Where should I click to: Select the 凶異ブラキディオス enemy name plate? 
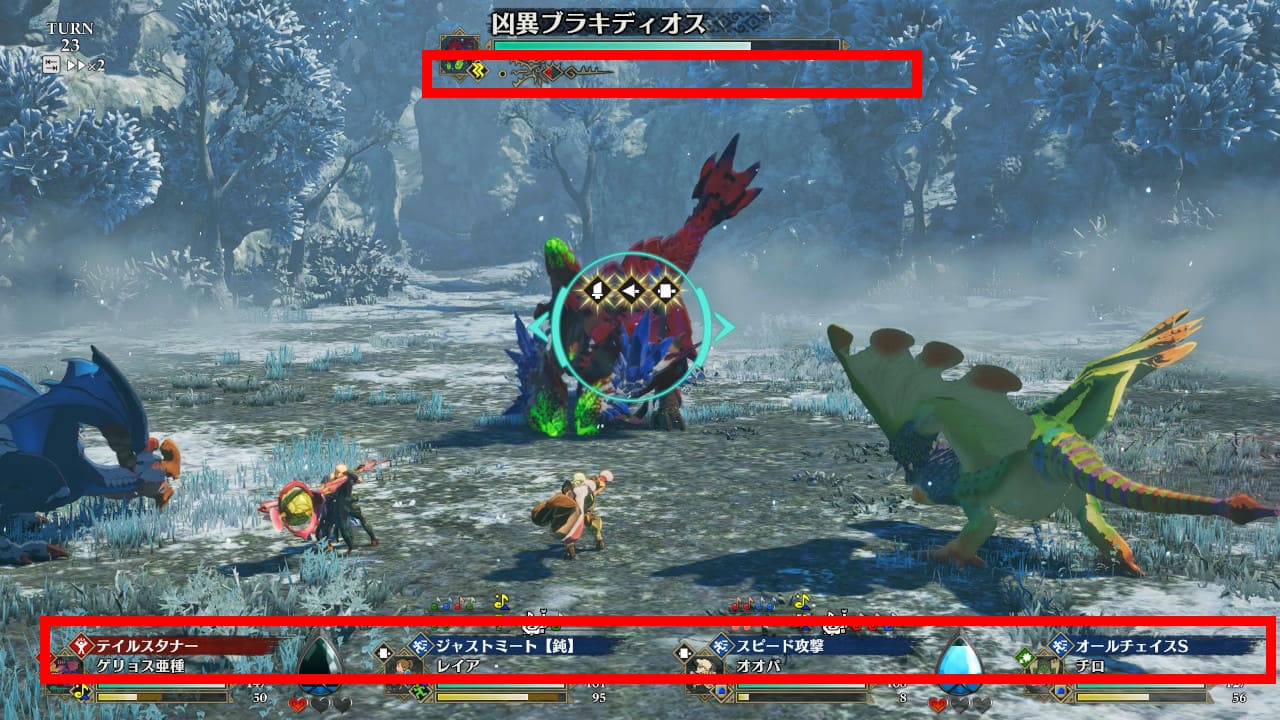click(x=598, y=23)
